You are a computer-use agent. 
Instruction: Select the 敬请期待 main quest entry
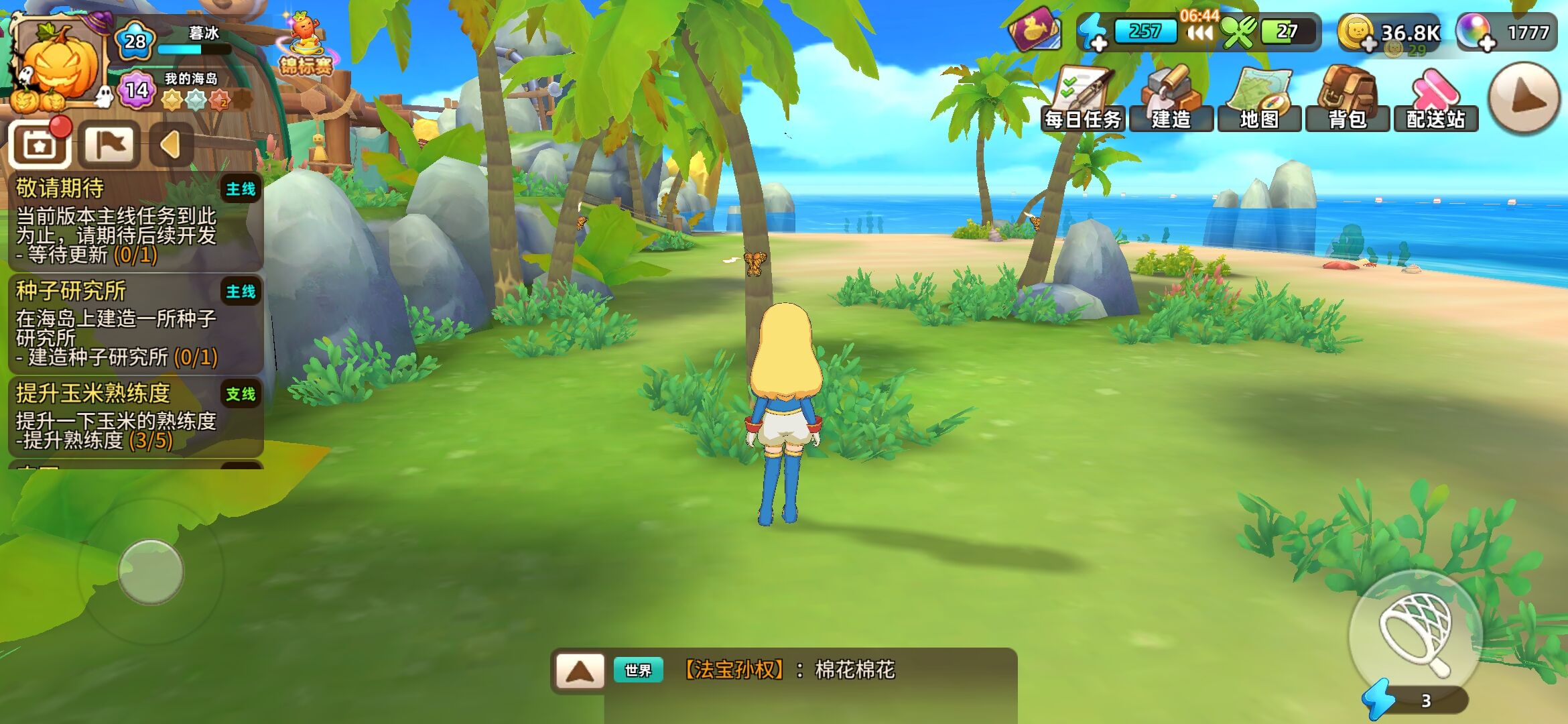[x=135, y=221]
